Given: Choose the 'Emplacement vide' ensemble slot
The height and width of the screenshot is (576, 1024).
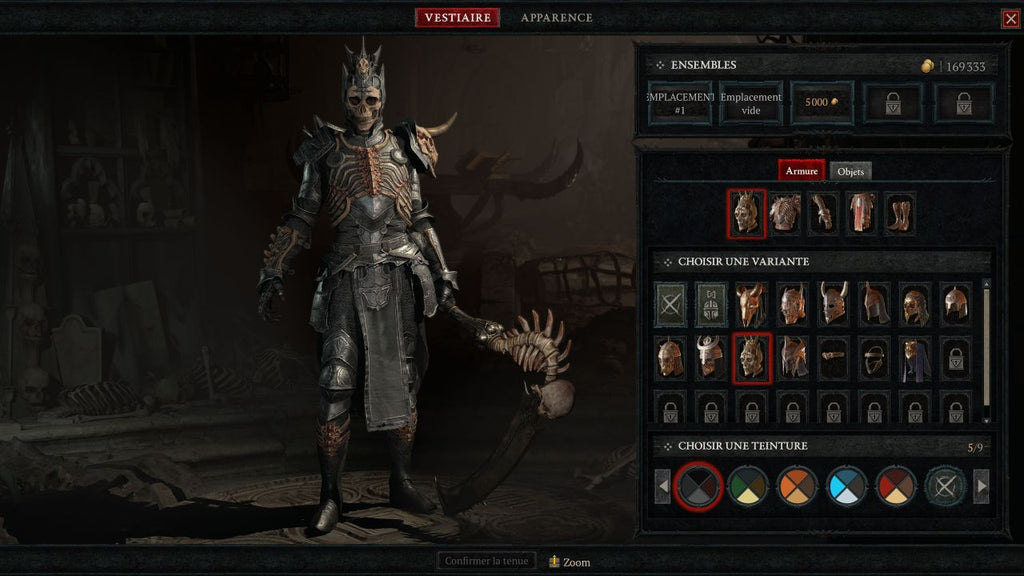Looking at the screenshot, I should coord(751,103).
